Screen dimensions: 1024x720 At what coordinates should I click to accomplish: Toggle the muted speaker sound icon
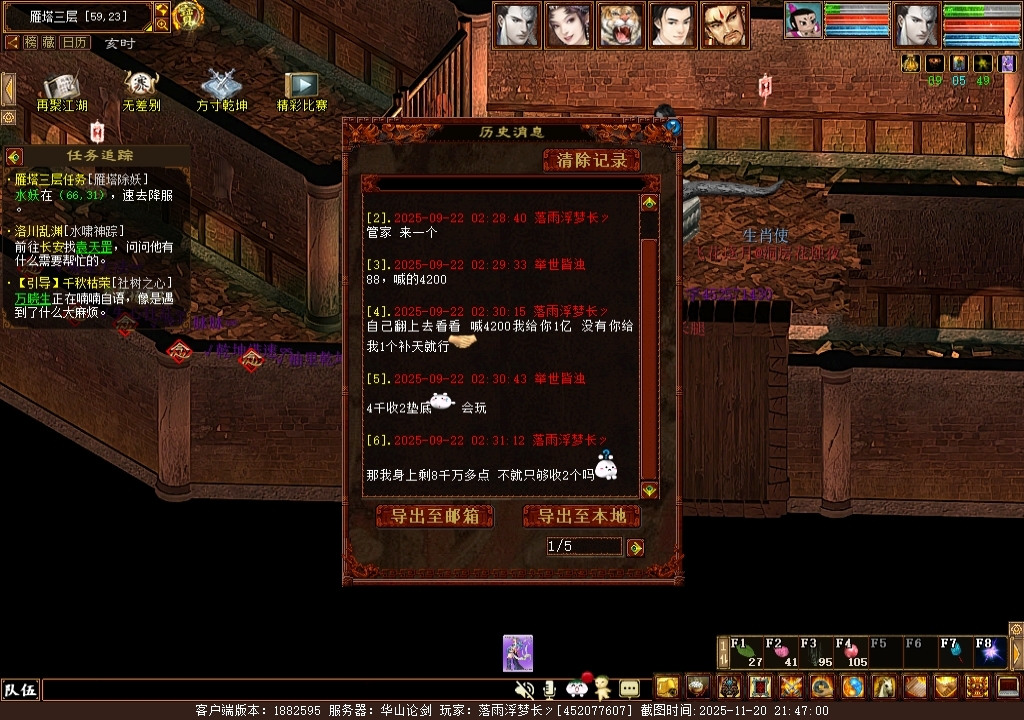523,689
